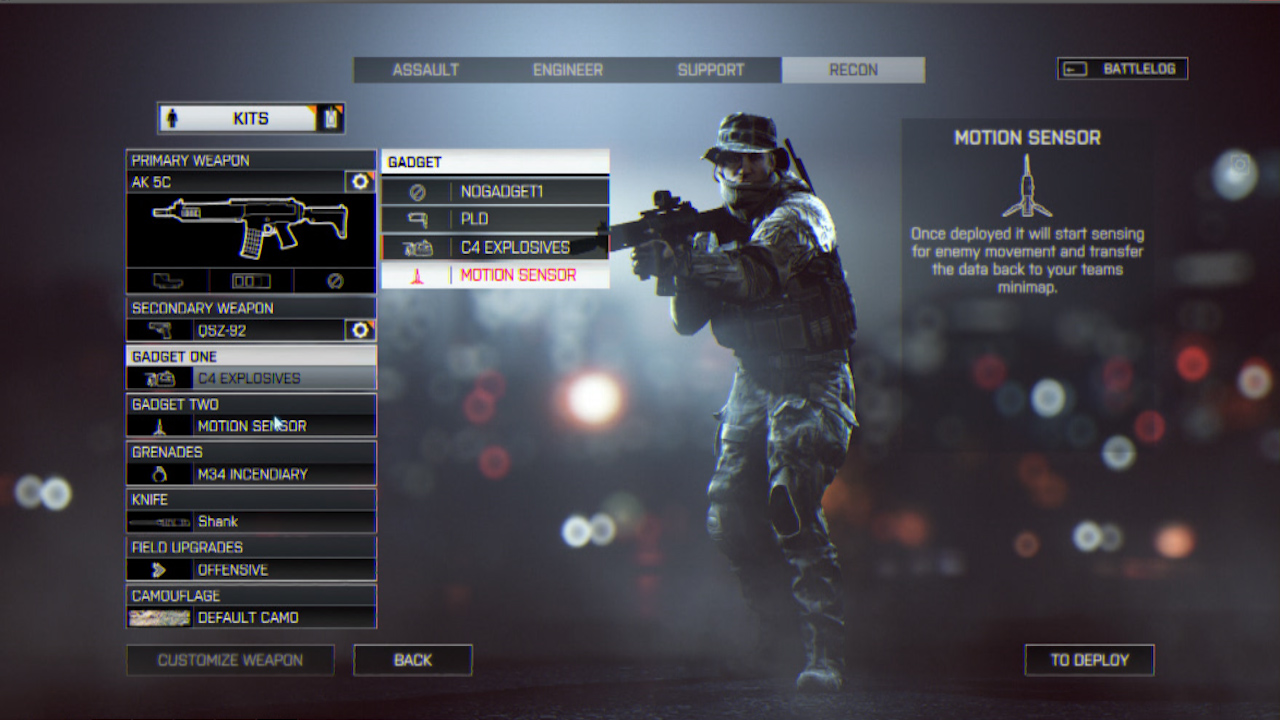The height and width of the screenshot is (720, 1280).
Task: Choose NOGADGET1 in the gadget list
Action: click(x=495, y=191)
